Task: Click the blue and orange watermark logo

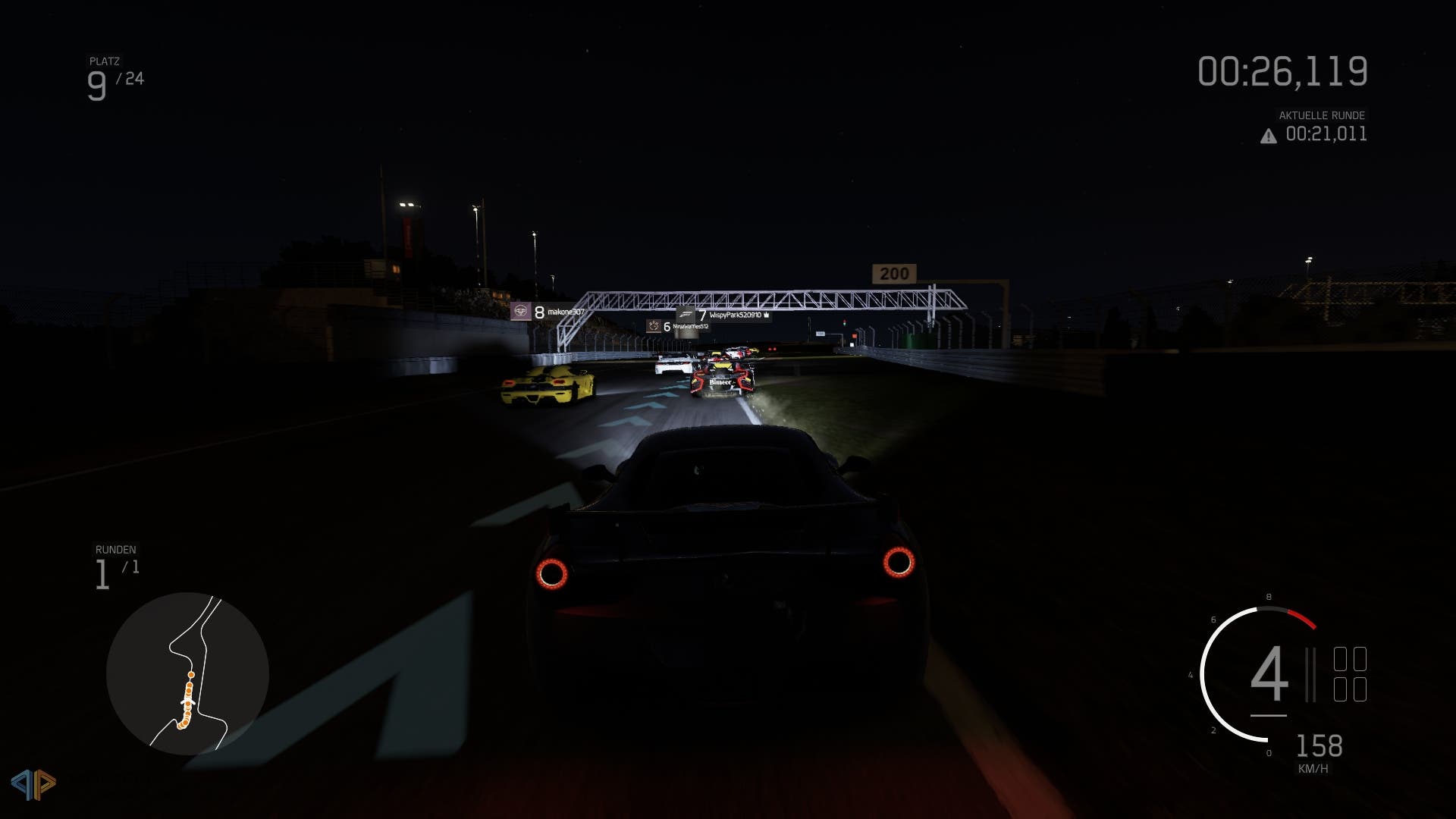Action: tap(33, 784)
